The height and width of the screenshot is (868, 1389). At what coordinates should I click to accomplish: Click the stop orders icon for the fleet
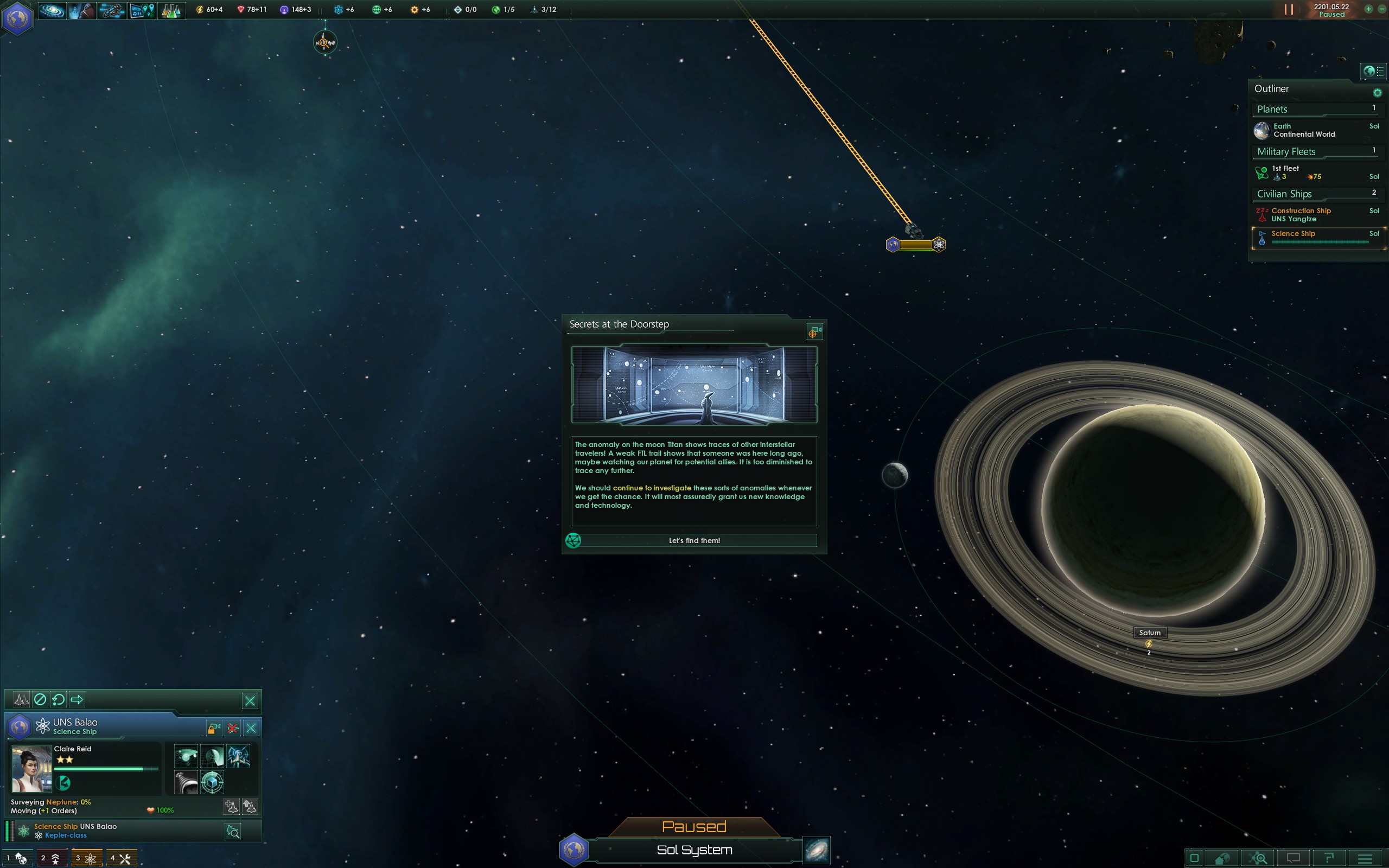point(40,699)
